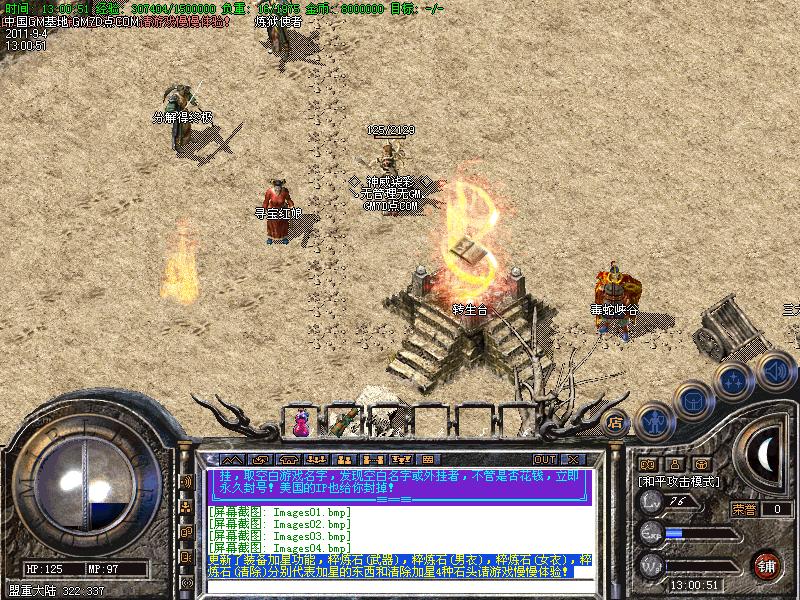Open the skills sparkle round button
The height and width of the screenshot is (600, 800).
pos(734,379)
